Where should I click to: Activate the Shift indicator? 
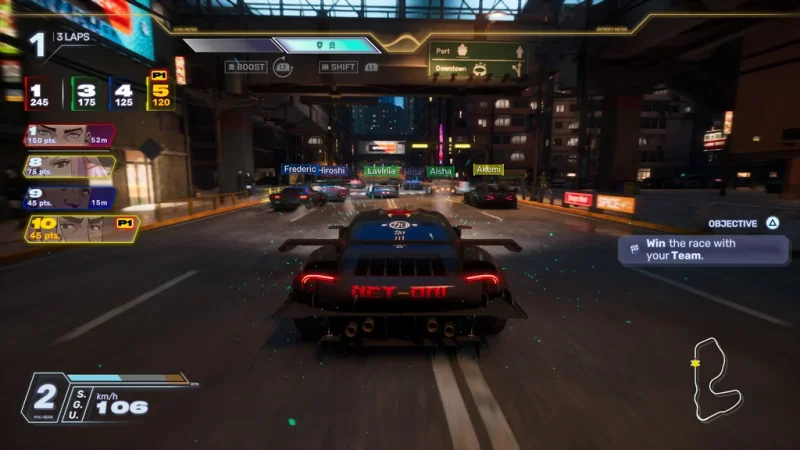tap(338, 67)
